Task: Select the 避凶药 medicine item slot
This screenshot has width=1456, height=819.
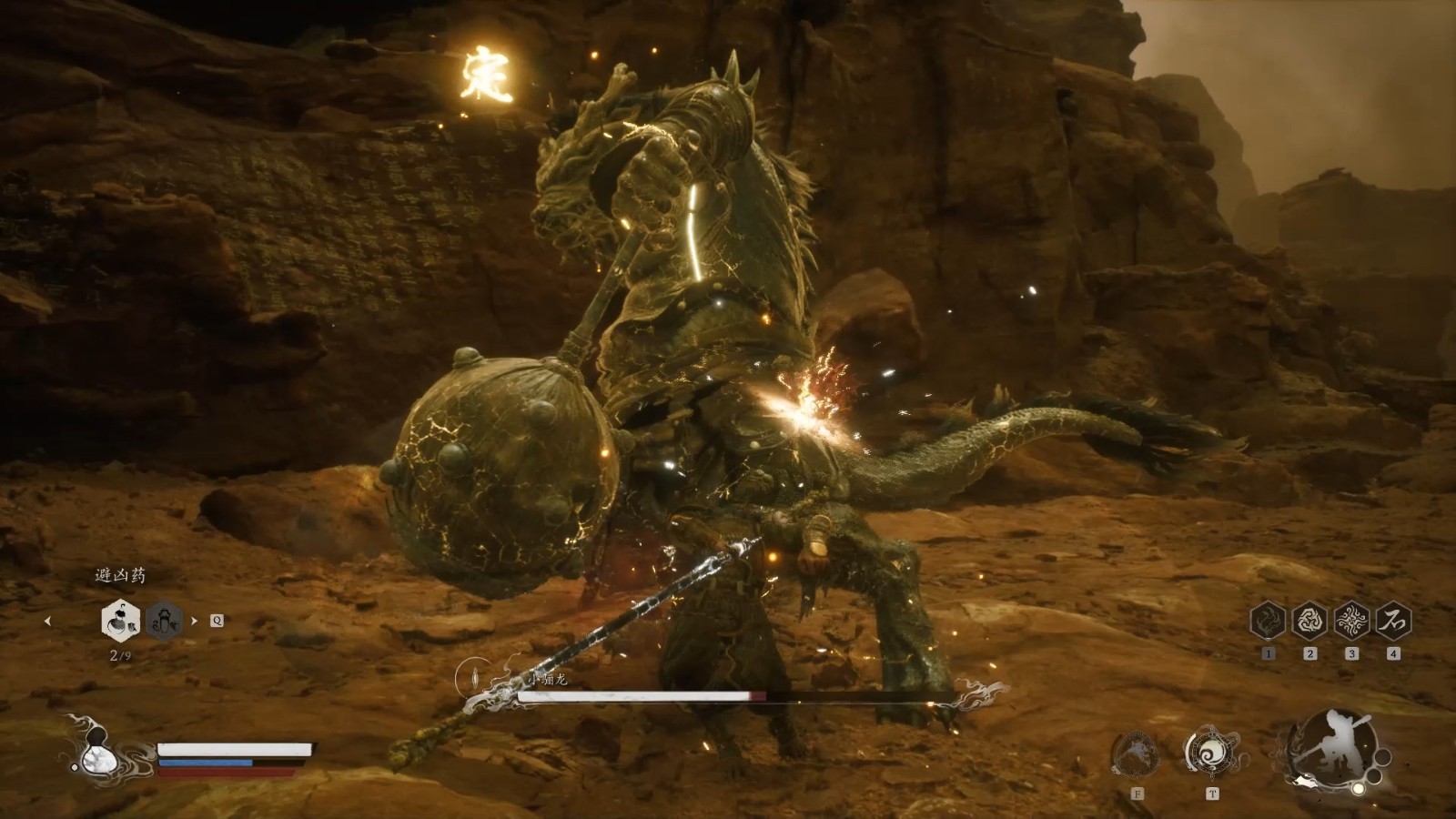Action: [x=119, y=621]
